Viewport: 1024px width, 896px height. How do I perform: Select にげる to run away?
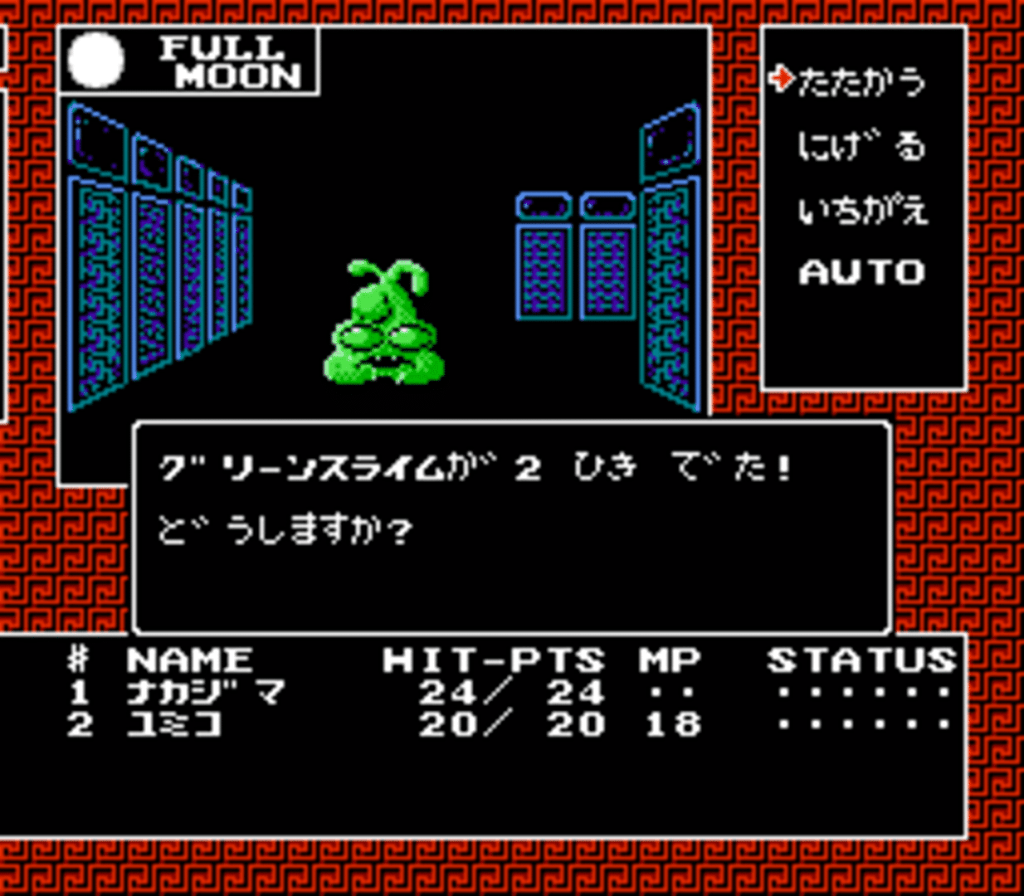861,148
